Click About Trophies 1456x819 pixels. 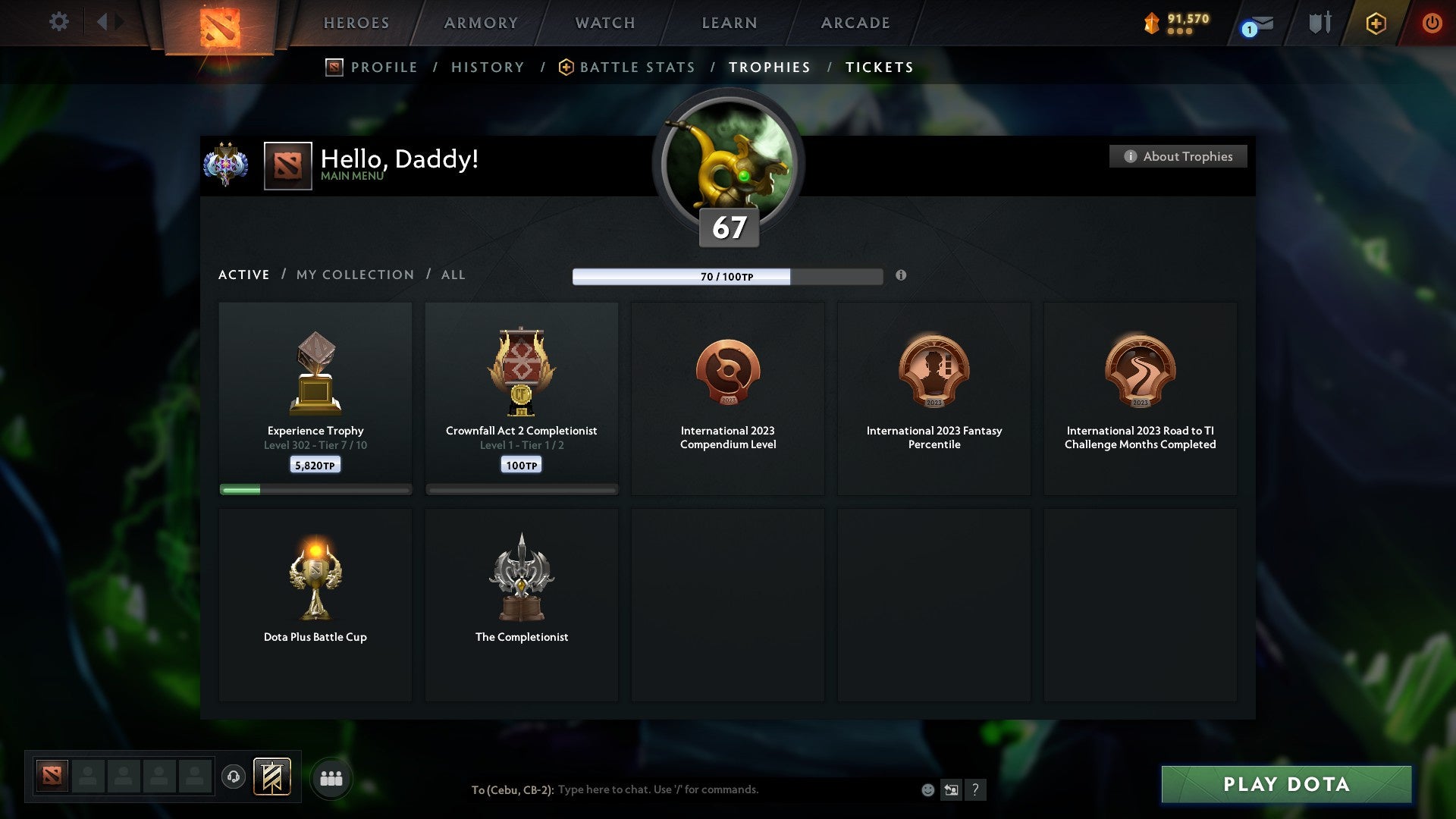1178,156
